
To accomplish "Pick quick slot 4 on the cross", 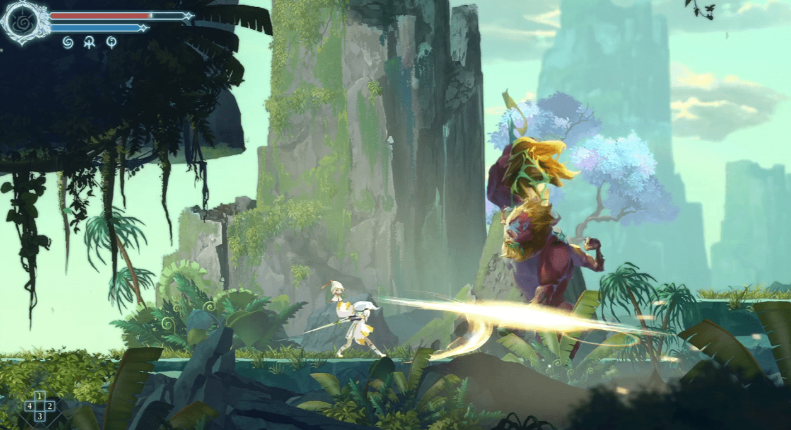I will coord(29,406).
